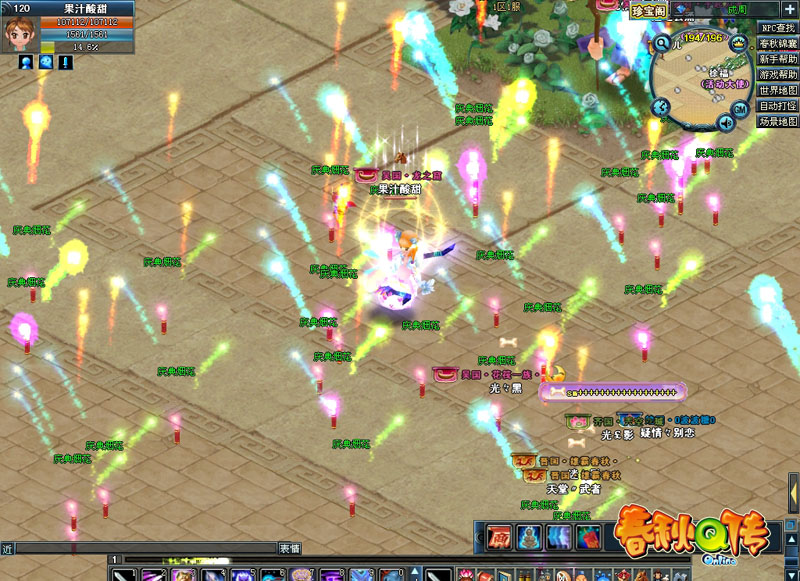800x581 pixels.
Task: Click the magnifying glass on the minimap
Action: pos(662,44)
